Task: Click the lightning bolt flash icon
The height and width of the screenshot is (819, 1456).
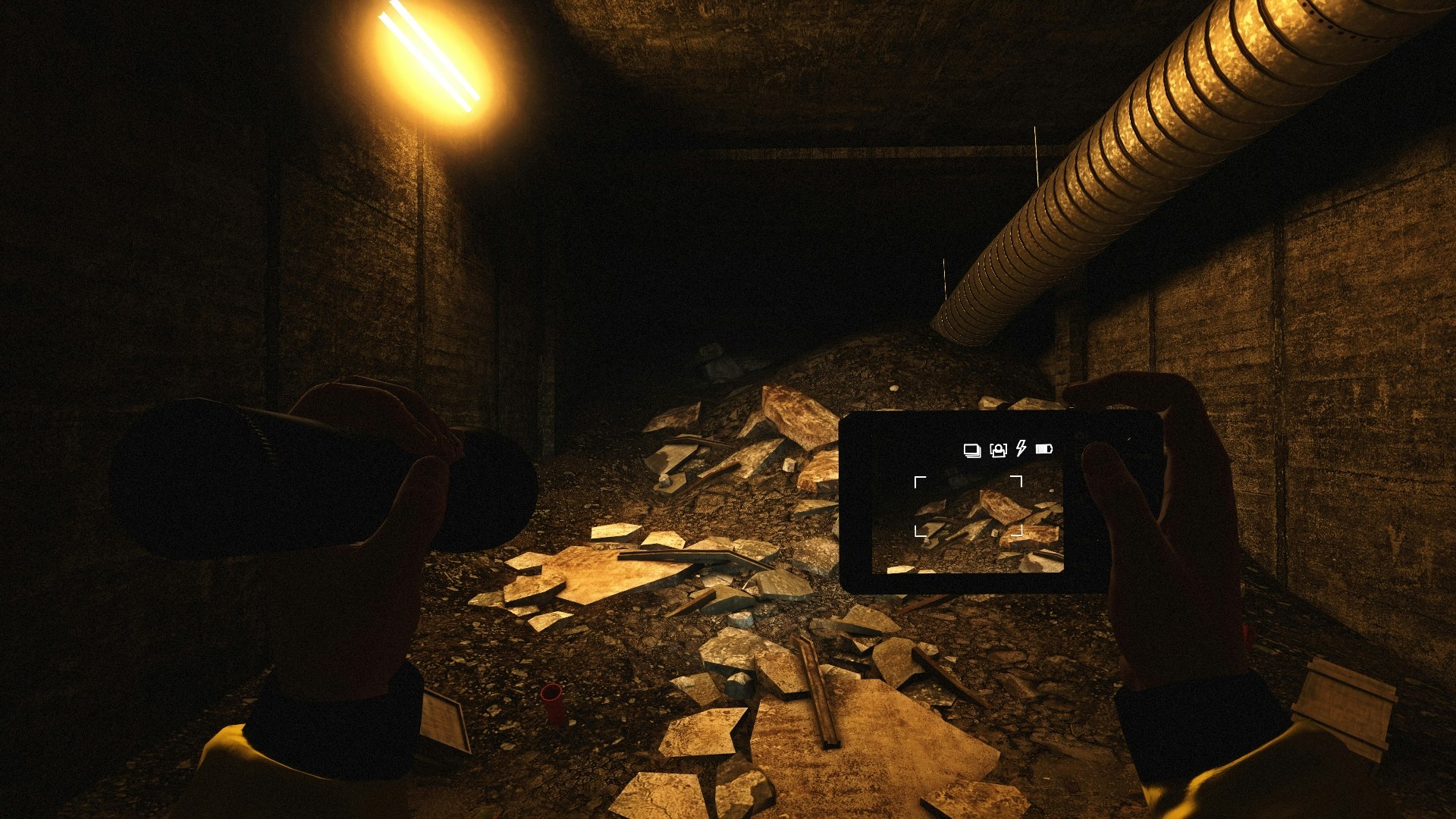Action: [1021, 448]
